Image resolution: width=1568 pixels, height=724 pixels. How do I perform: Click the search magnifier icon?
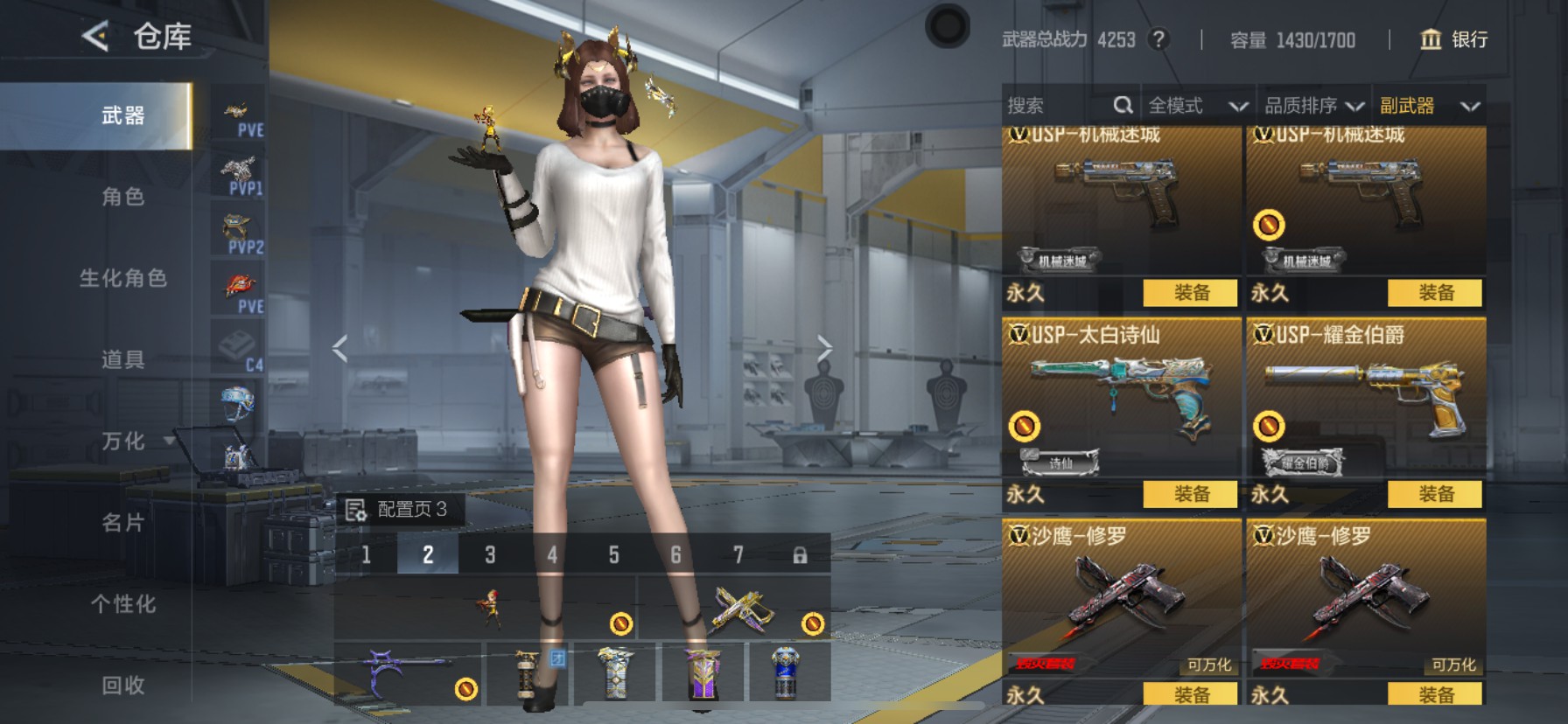point(1124,105)
